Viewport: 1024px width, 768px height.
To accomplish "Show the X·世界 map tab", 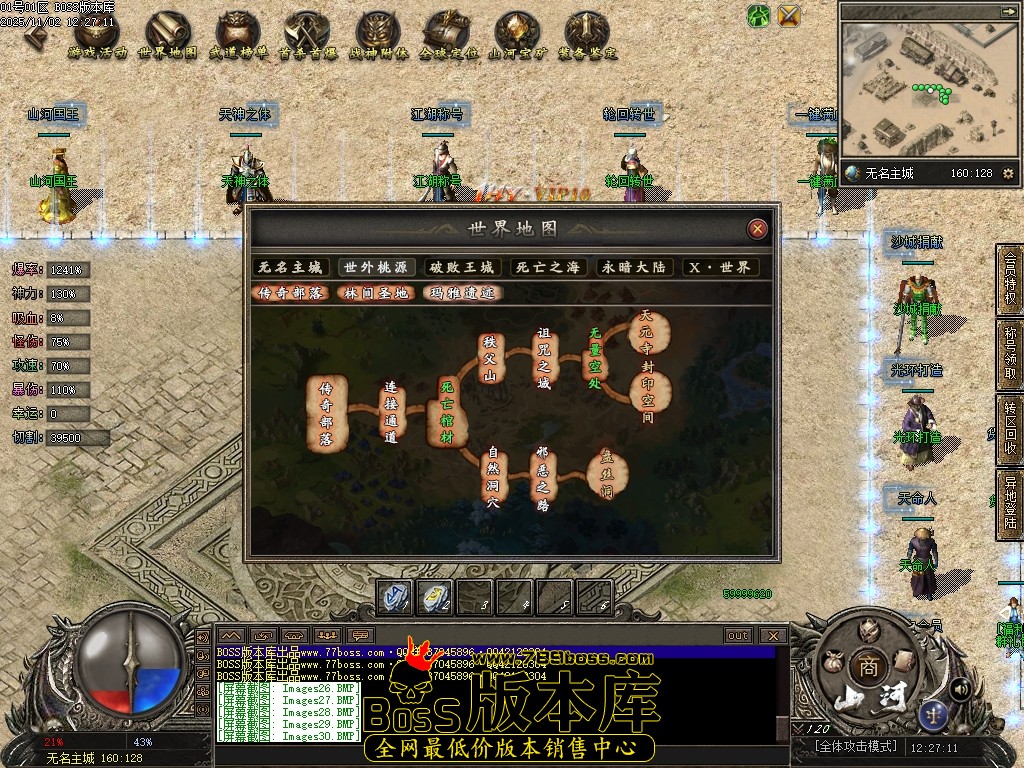I will tap(720, 267).
